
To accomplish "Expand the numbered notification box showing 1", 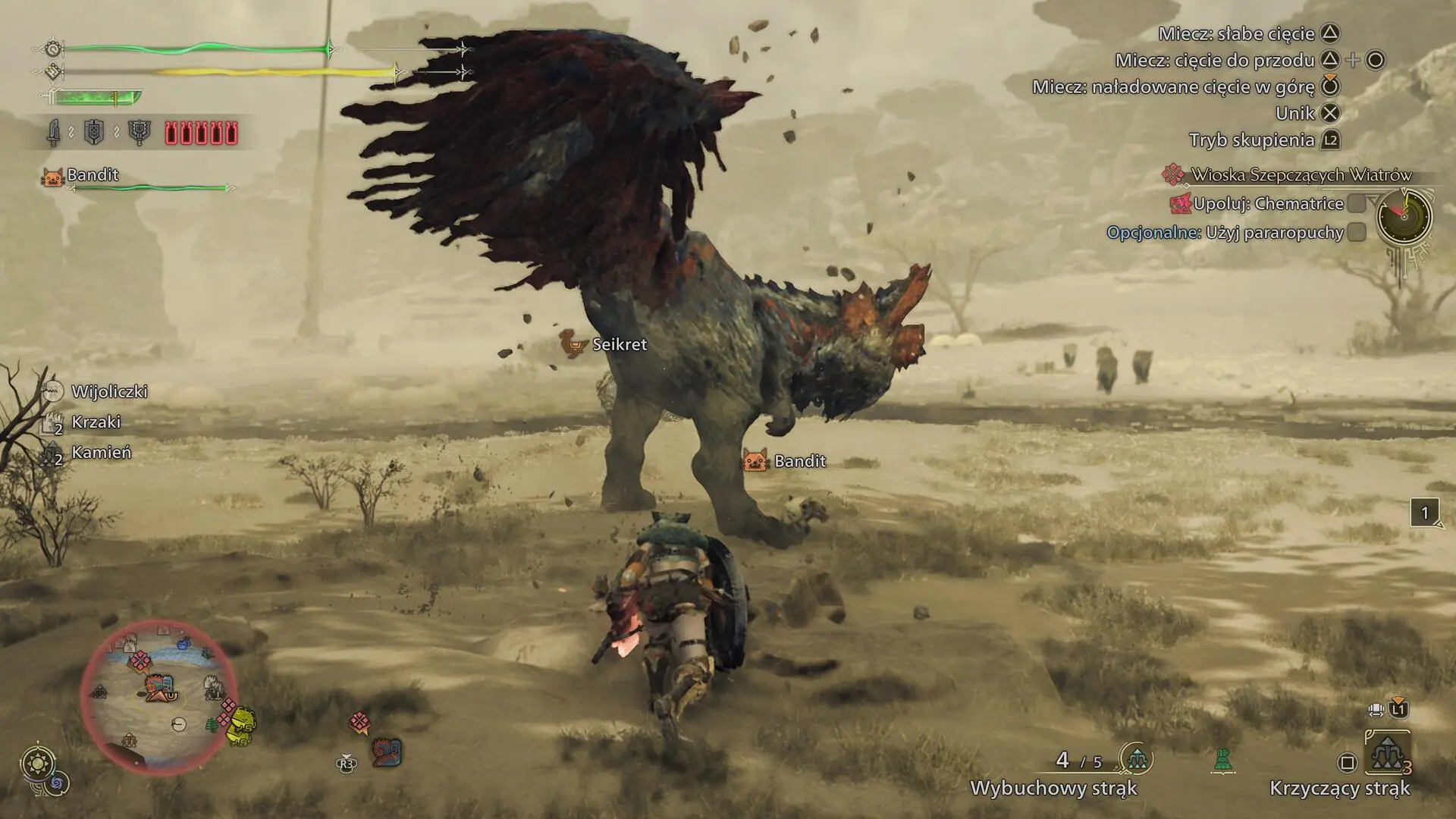I will [x=1424, y=512].
